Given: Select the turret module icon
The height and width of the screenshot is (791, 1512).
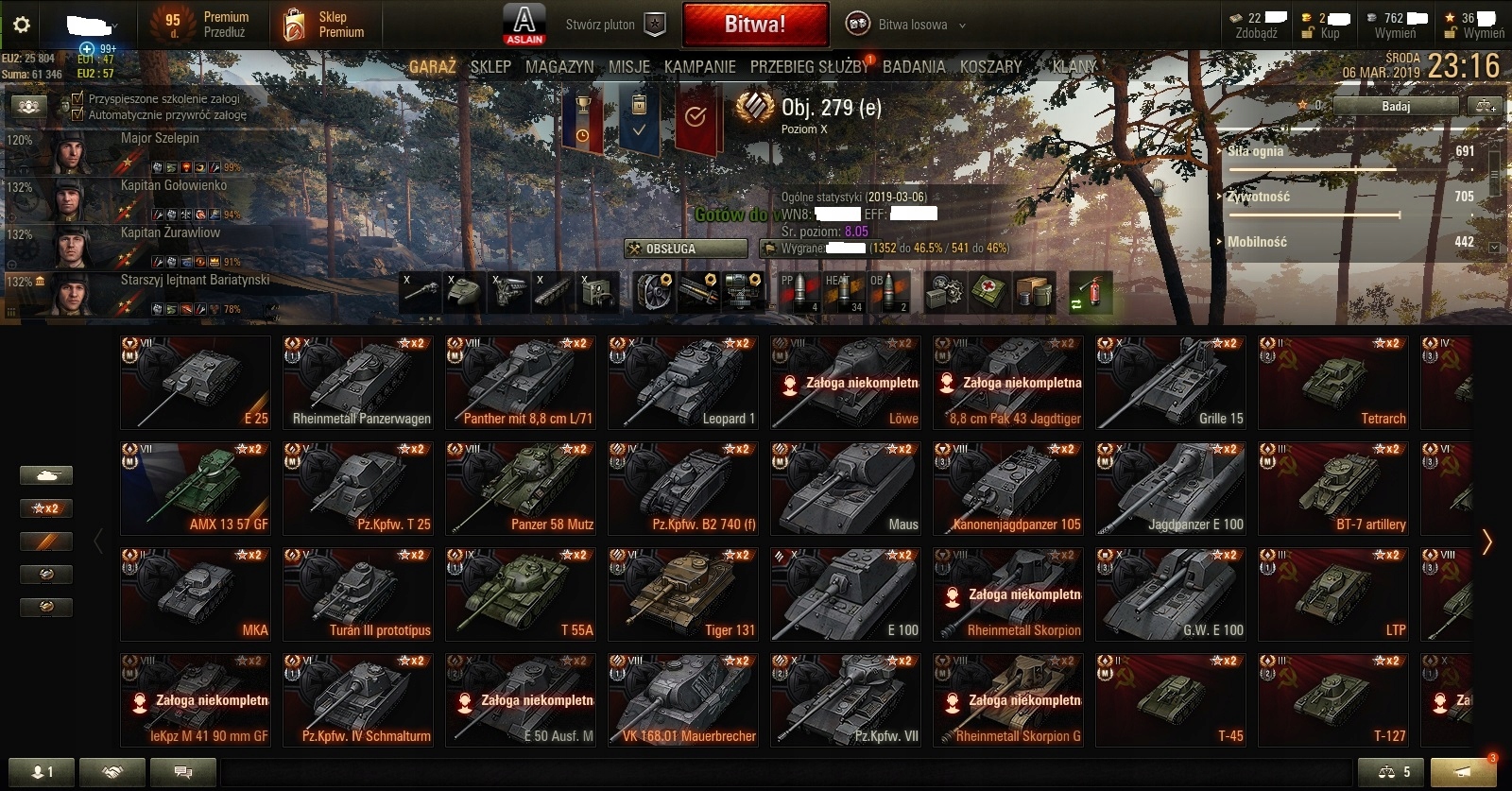Looking at the screenshot, I should pyautogui.click(x=465, y=291).
